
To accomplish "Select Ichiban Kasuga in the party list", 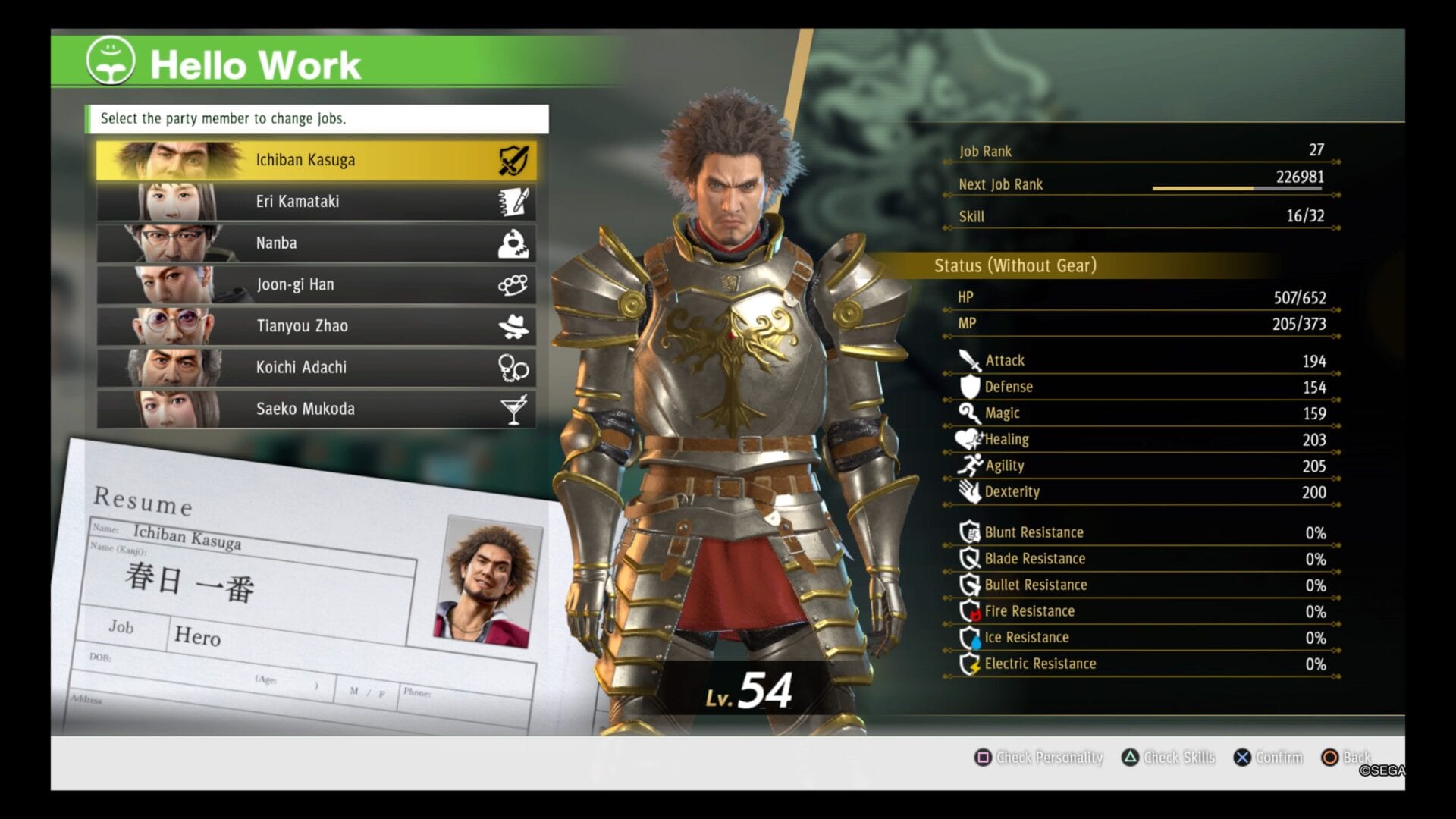I will 316,160.
